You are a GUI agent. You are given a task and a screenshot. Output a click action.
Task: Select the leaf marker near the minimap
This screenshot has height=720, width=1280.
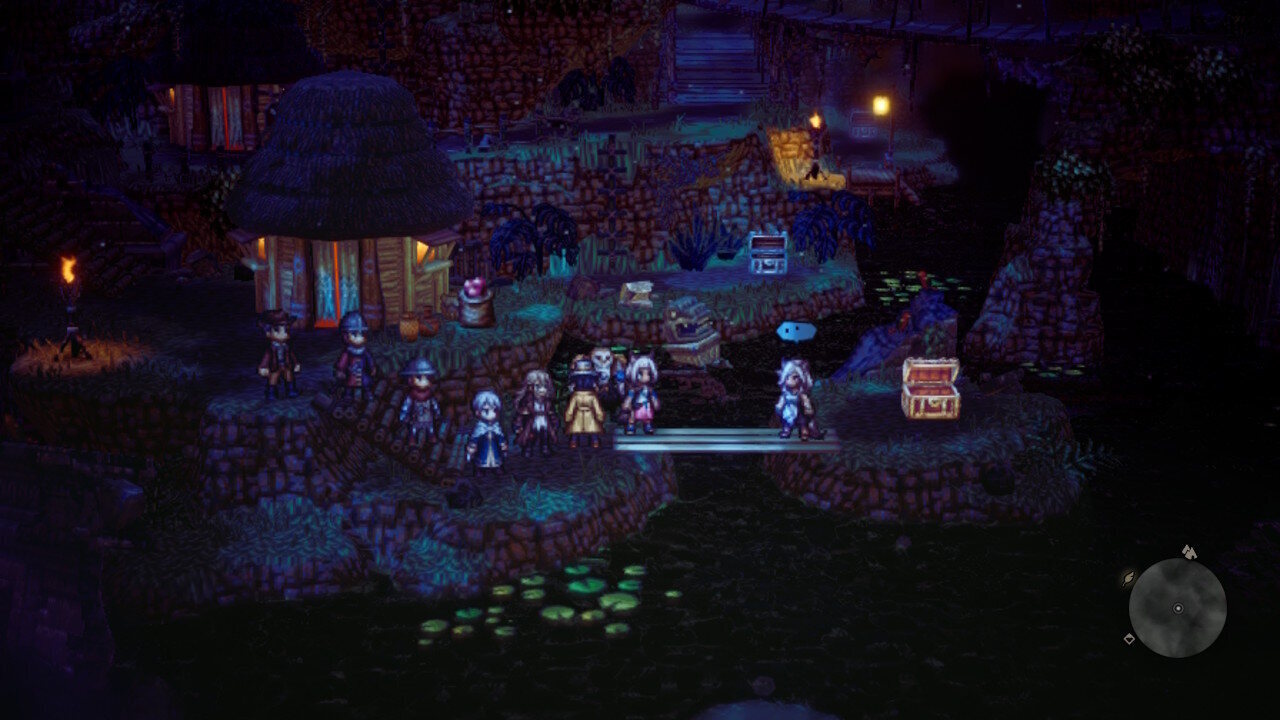click(x=1128, y=578)
